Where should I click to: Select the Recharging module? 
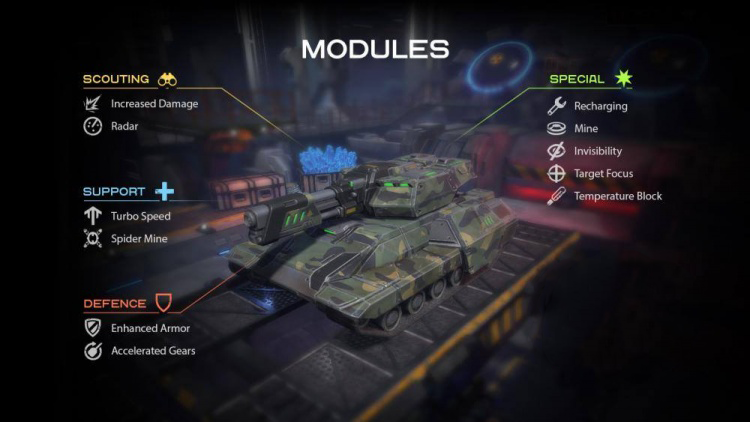600,105
